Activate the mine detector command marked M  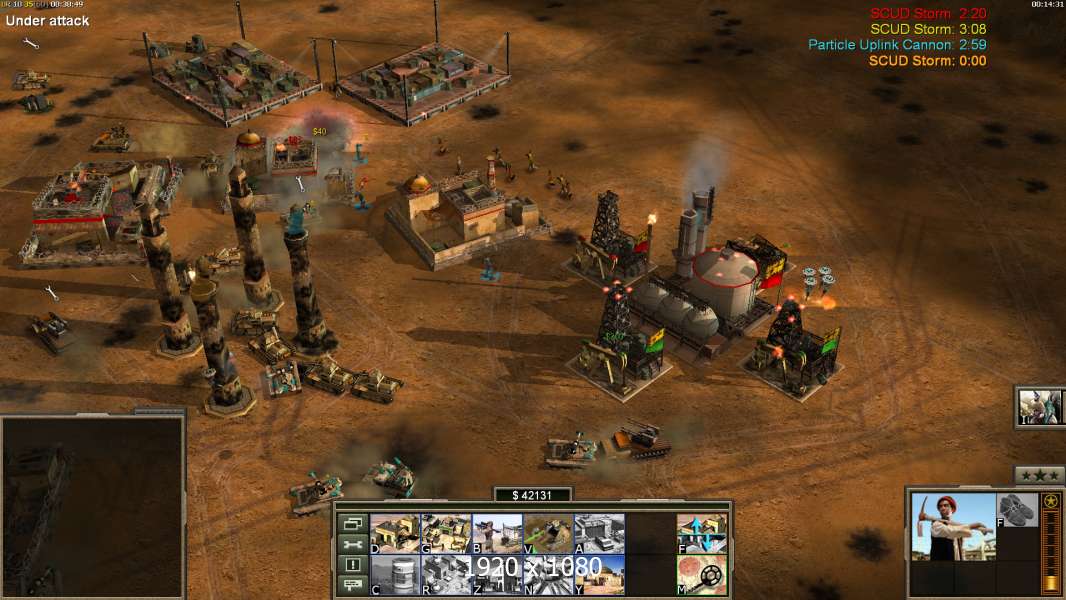tap(702, 575)
